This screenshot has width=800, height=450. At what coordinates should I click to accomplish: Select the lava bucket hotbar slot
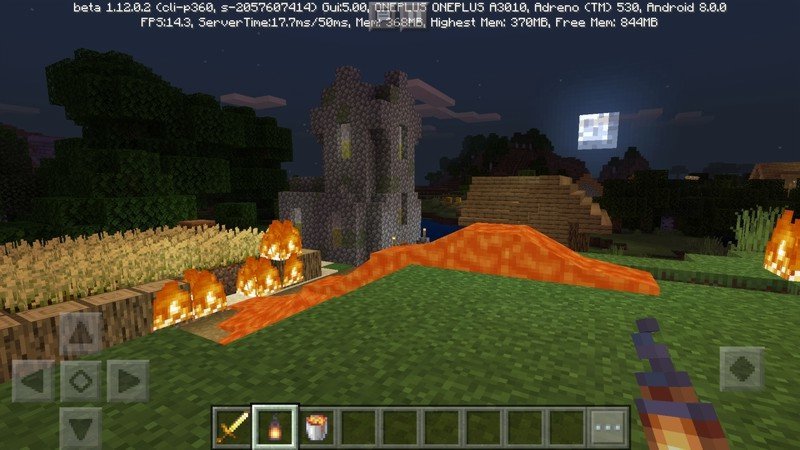316,427
